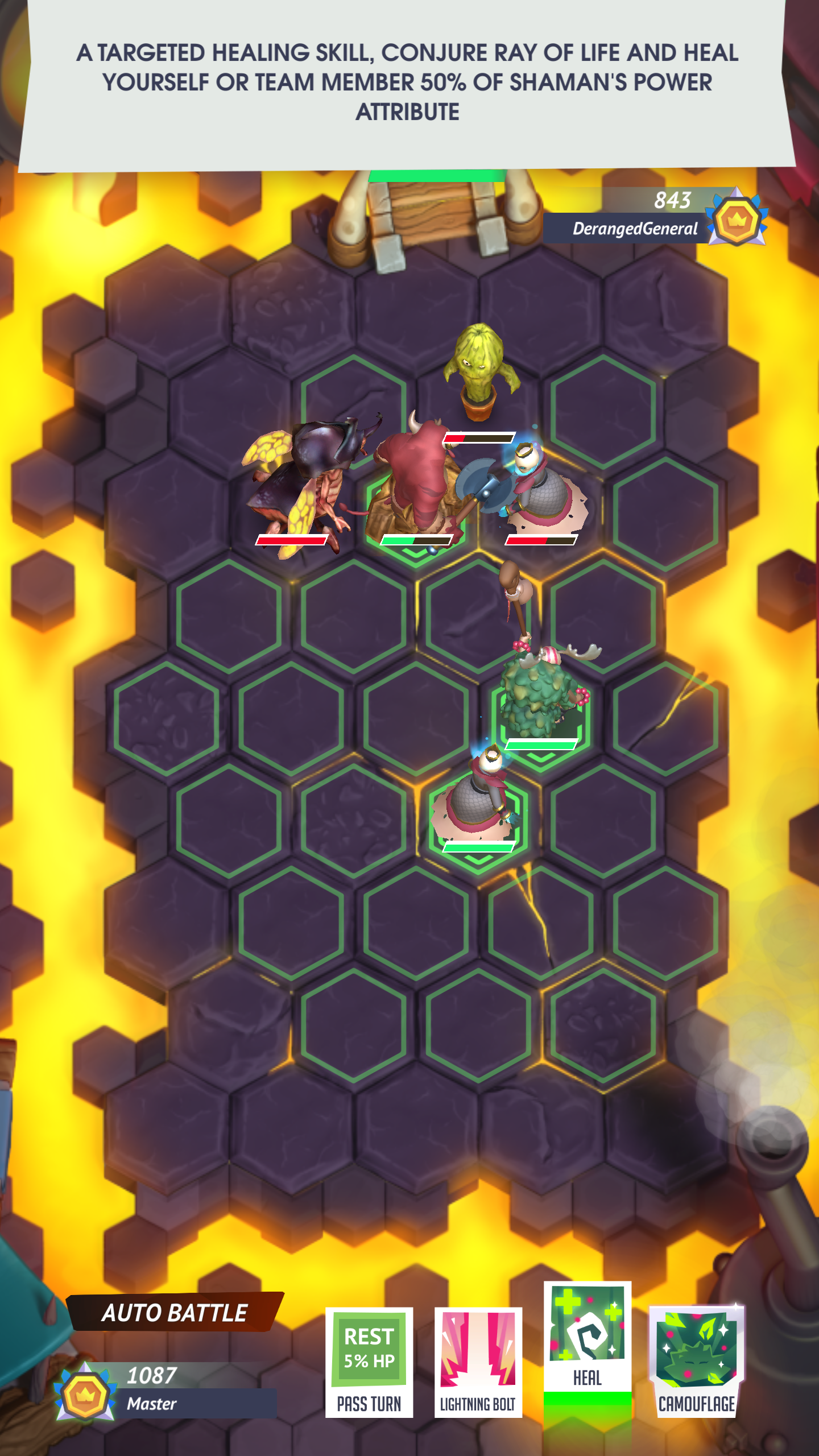Target the potted cactus creature
The image size is (819, 1456).
point(479,373)
